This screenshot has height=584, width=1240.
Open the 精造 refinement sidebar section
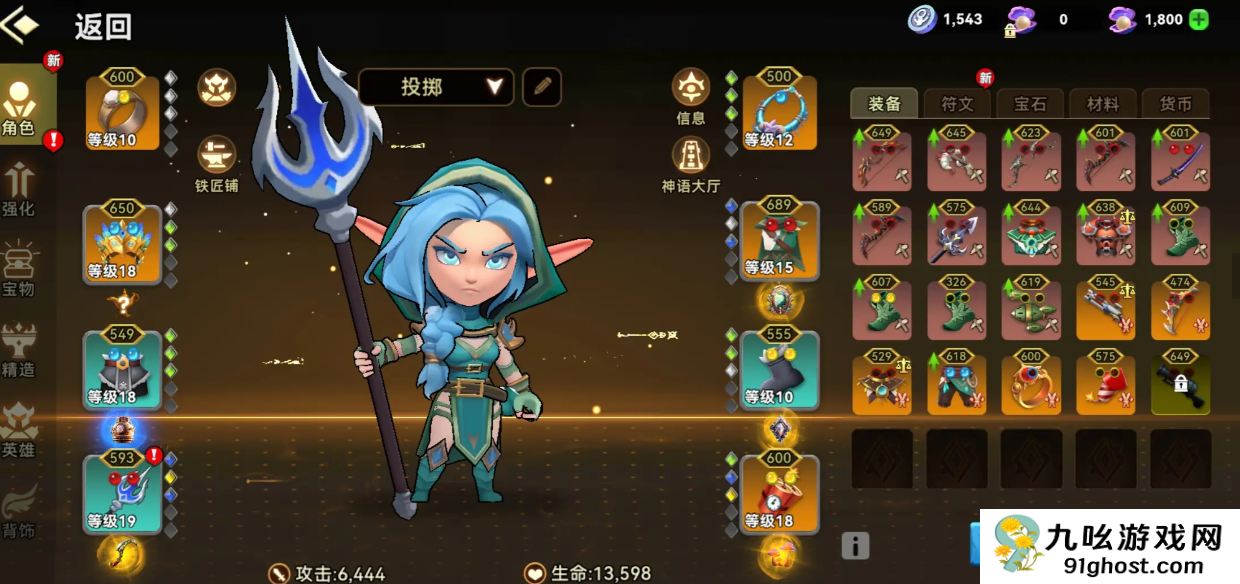[18, 351]
